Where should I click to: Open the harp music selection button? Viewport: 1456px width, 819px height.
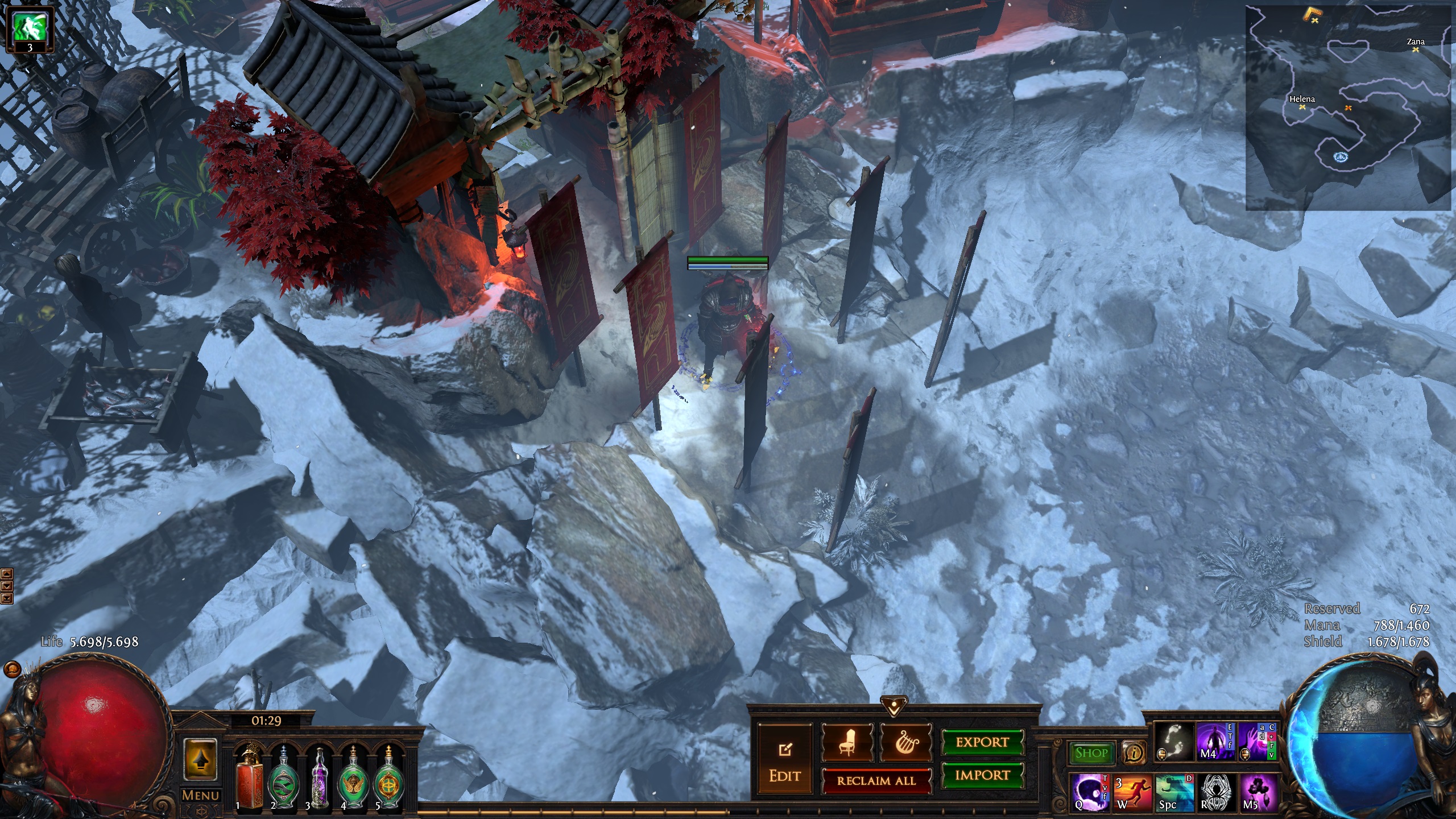(905, 742)
